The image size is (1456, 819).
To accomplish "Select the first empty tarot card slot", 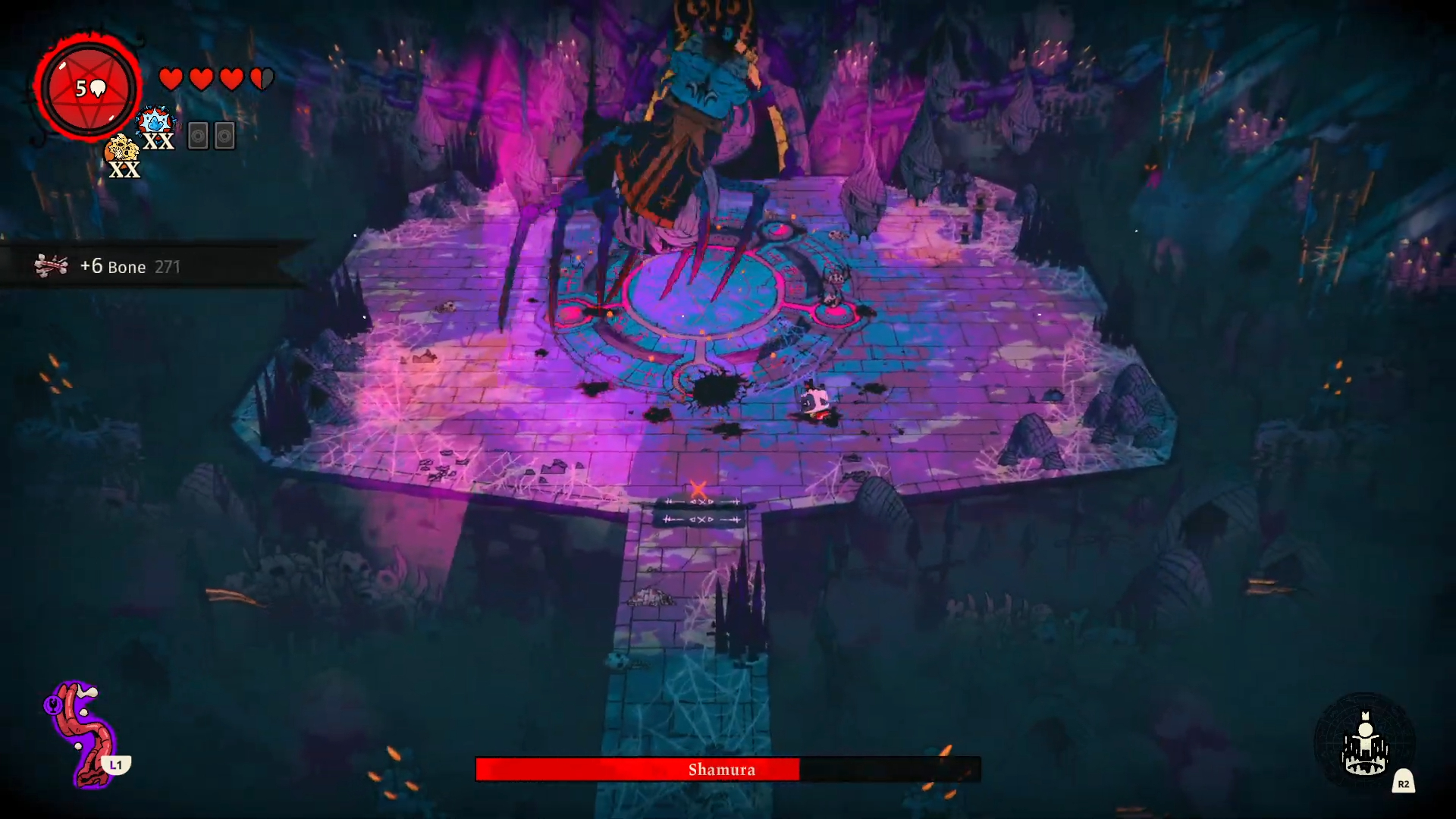I will (196, 136).
